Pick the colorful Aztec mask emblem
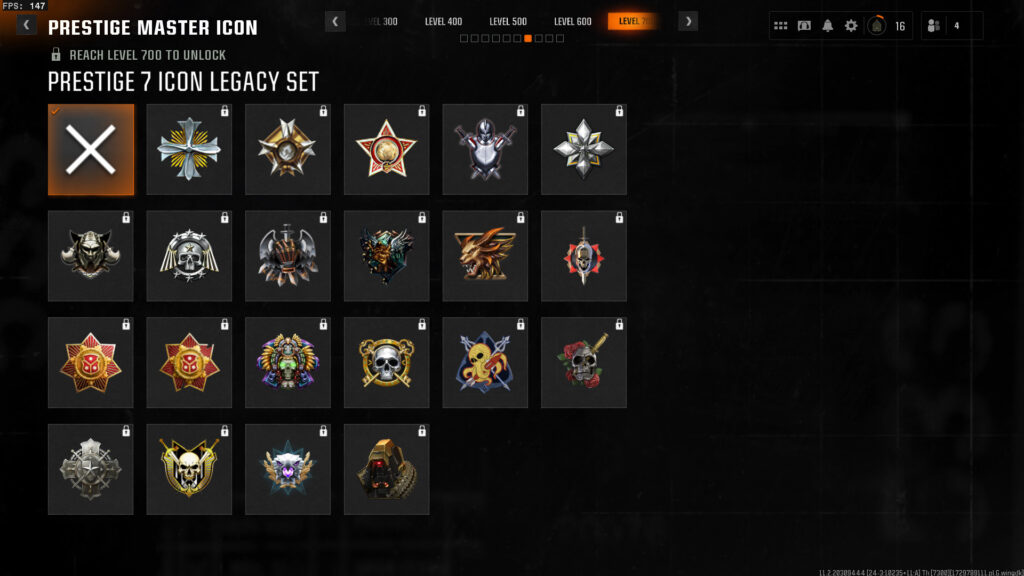Screen dimensions: 1024x576 pyautogui.click(x=288, y=363)
